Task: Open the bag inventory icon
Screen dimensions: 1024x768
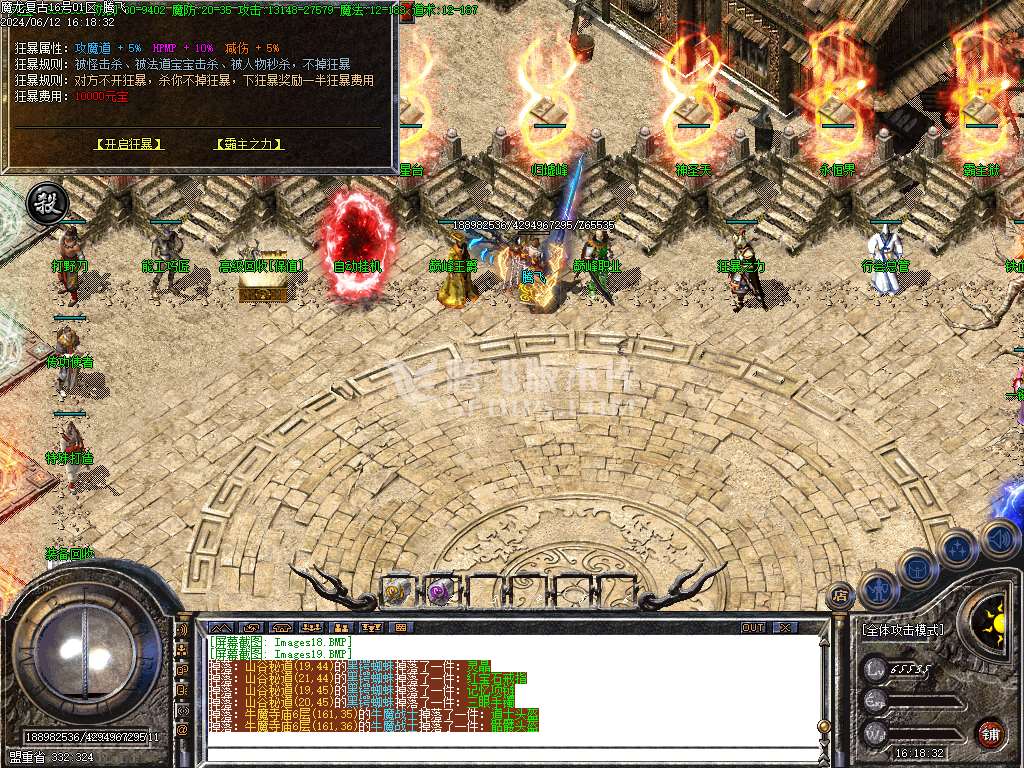Action: point(917,570)
